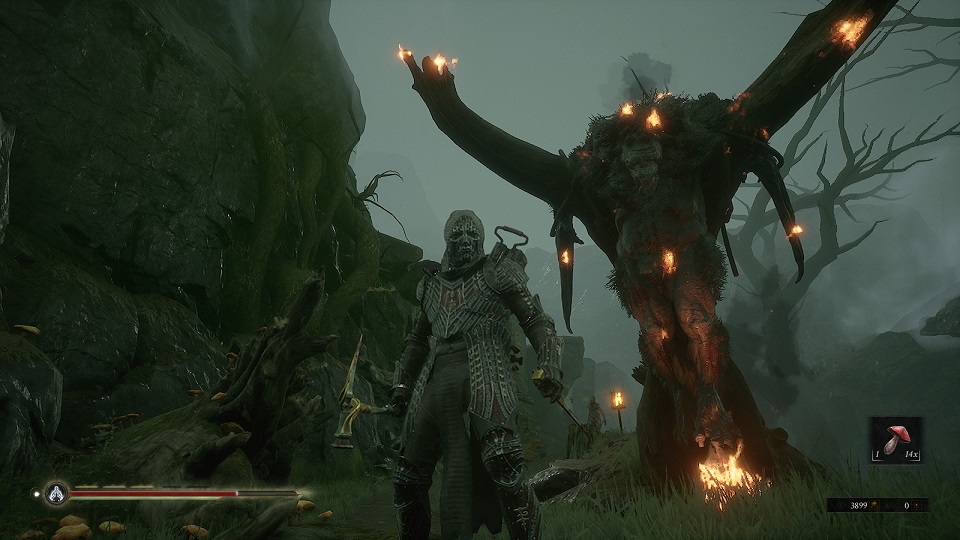Screen dimensions: 960x540
Task: Select the red mushroom quick item slot
Action: pyautogui.click(x=895, y=441)
